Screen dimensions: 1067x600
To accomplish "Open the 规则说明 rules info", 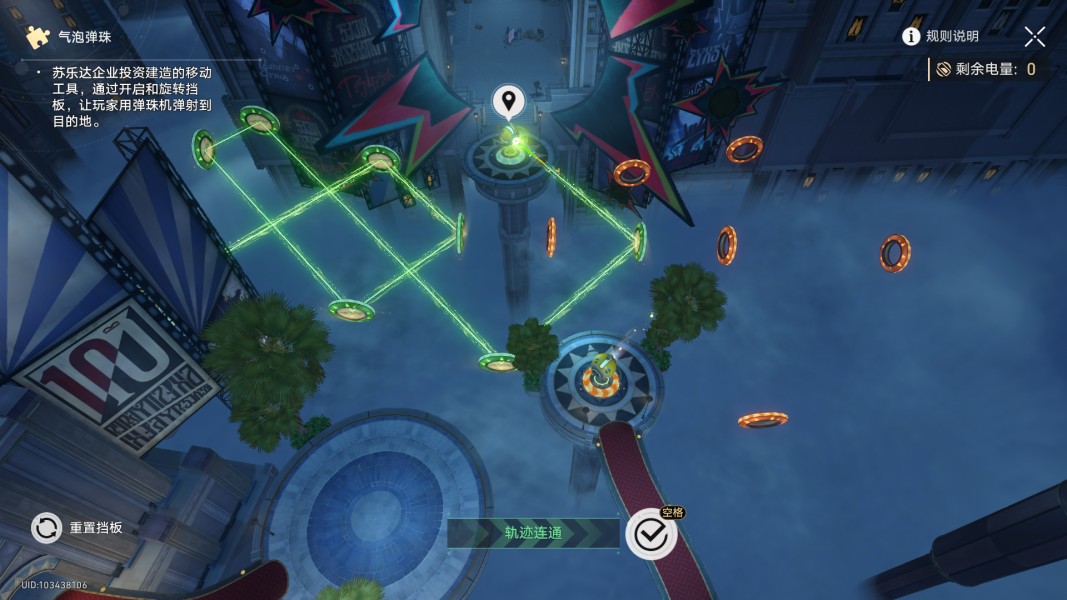I will coord(940,36).
